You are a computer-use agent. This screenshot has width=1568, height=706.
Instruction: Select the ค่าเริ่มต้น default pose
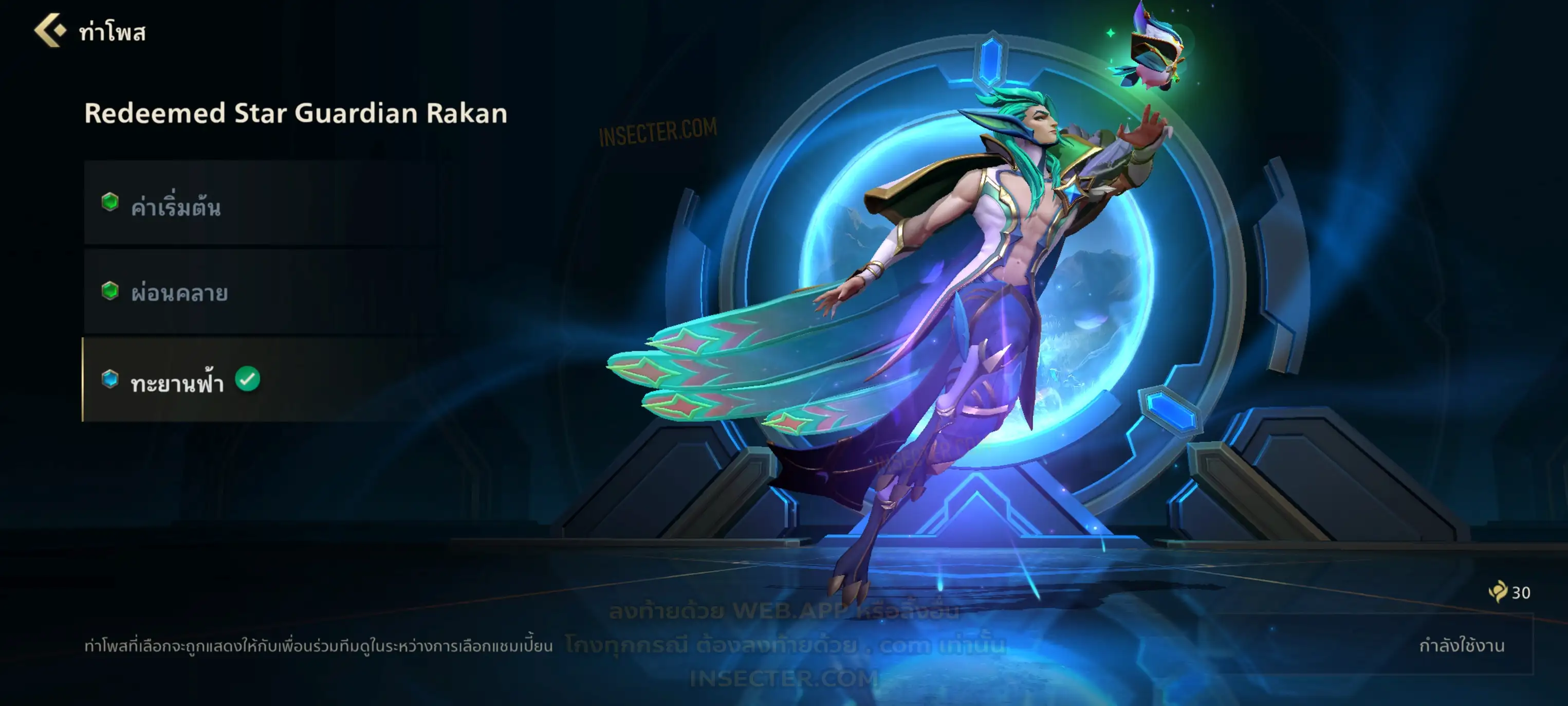(262, 204)
